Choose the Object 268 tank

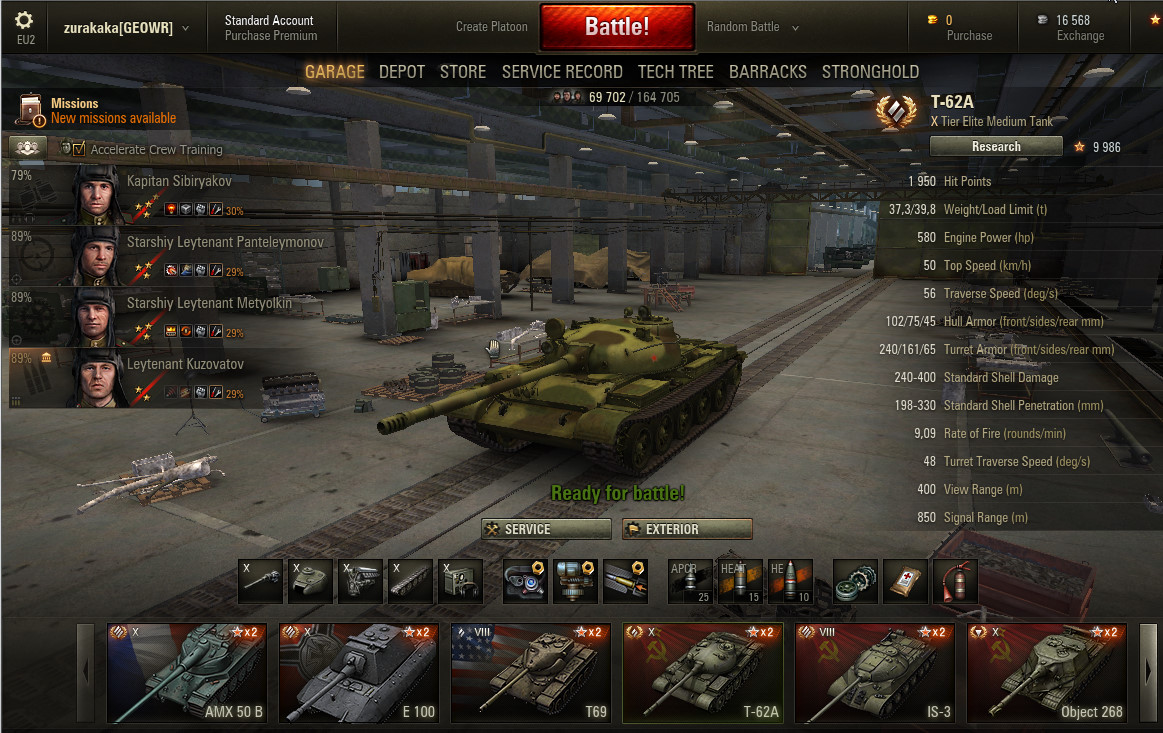click(x=1047, y=672)
